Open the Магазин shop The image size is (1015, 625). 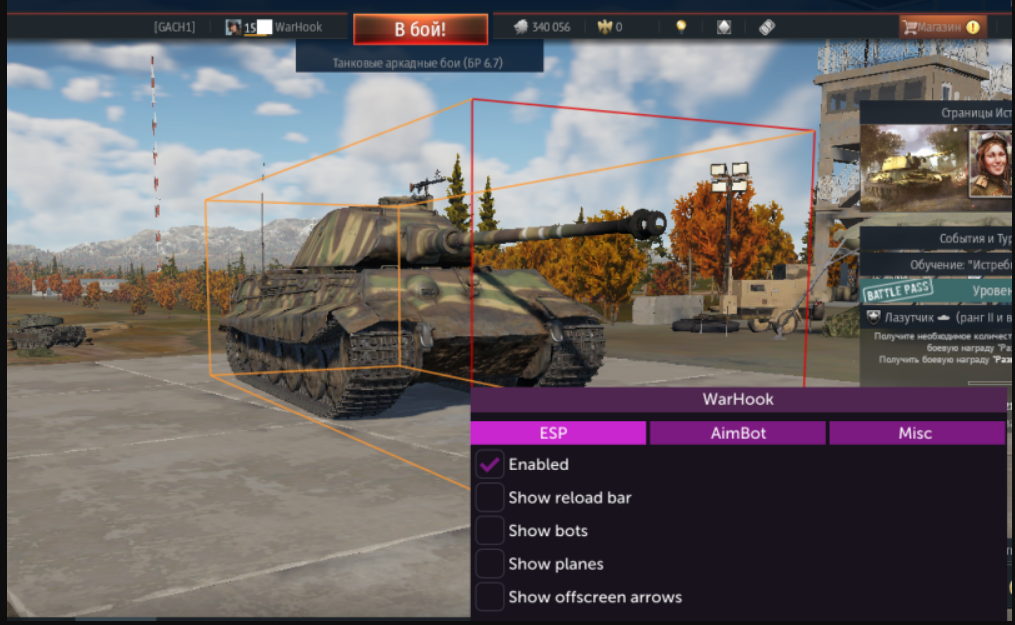click(x=942, y=27)
